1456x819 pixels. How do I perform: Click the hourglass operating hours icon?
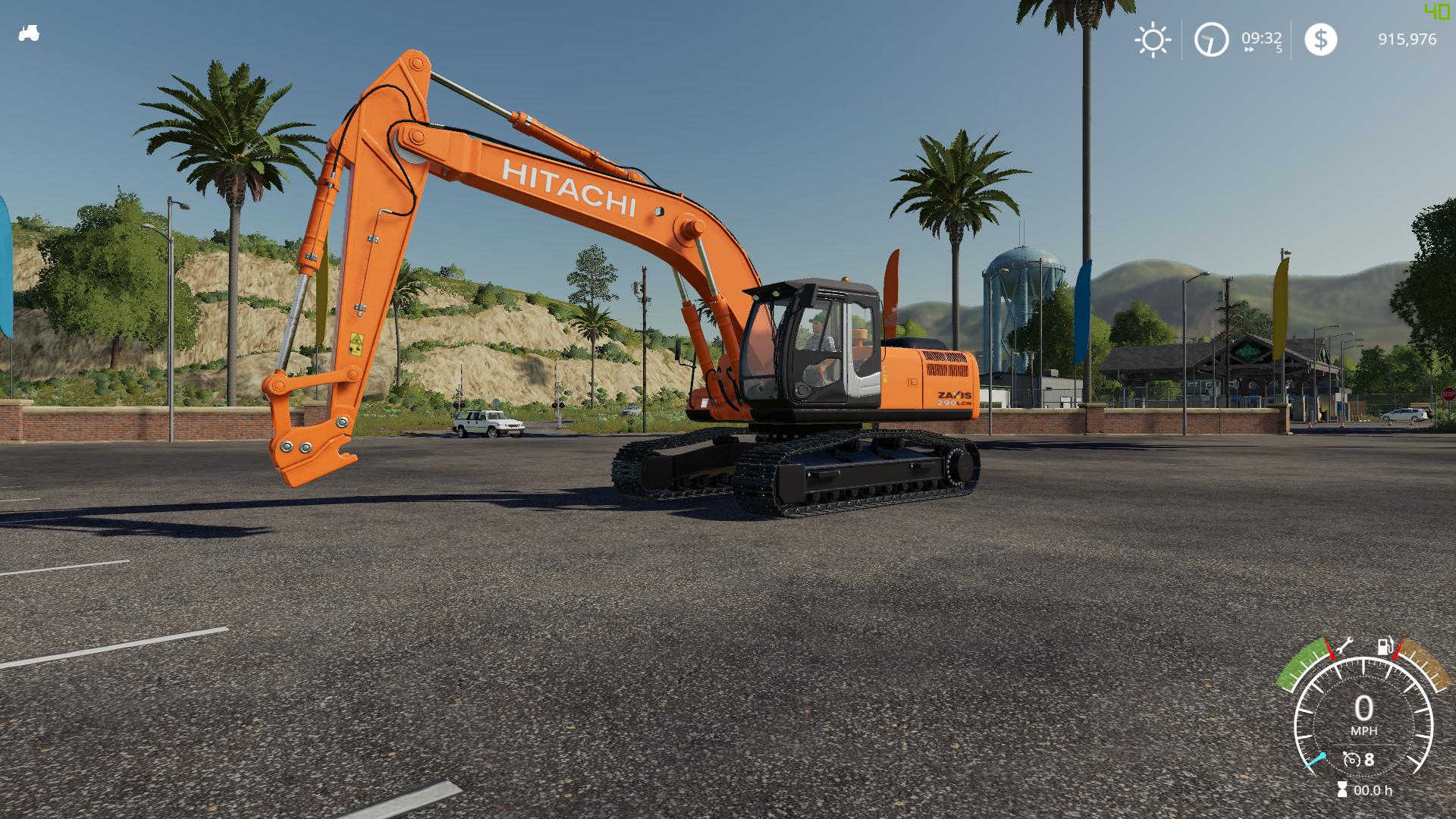(x=1342, y=789)
